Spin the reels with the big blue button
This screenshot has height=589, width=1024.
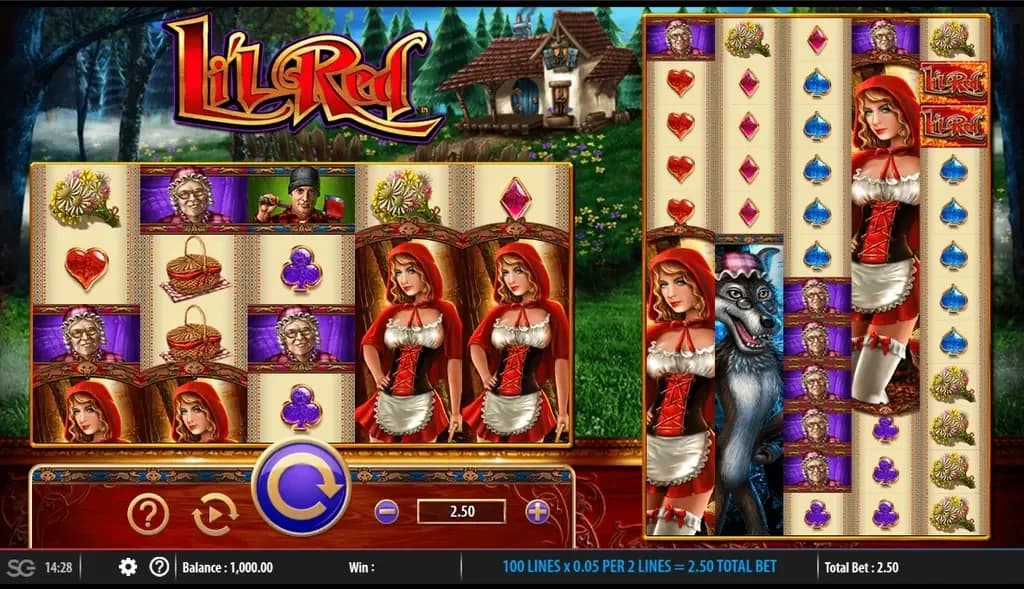coord(301,490)
